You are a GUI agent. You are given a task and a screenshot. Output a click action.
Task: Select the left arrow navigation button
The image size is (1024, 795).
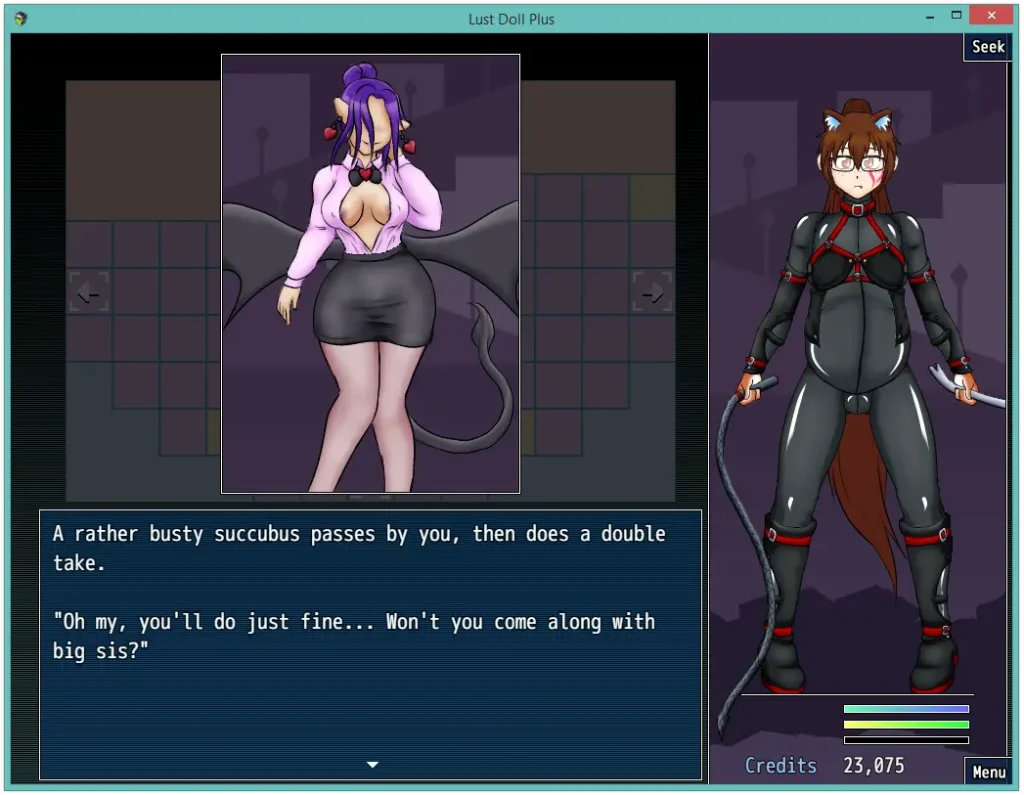88,292
